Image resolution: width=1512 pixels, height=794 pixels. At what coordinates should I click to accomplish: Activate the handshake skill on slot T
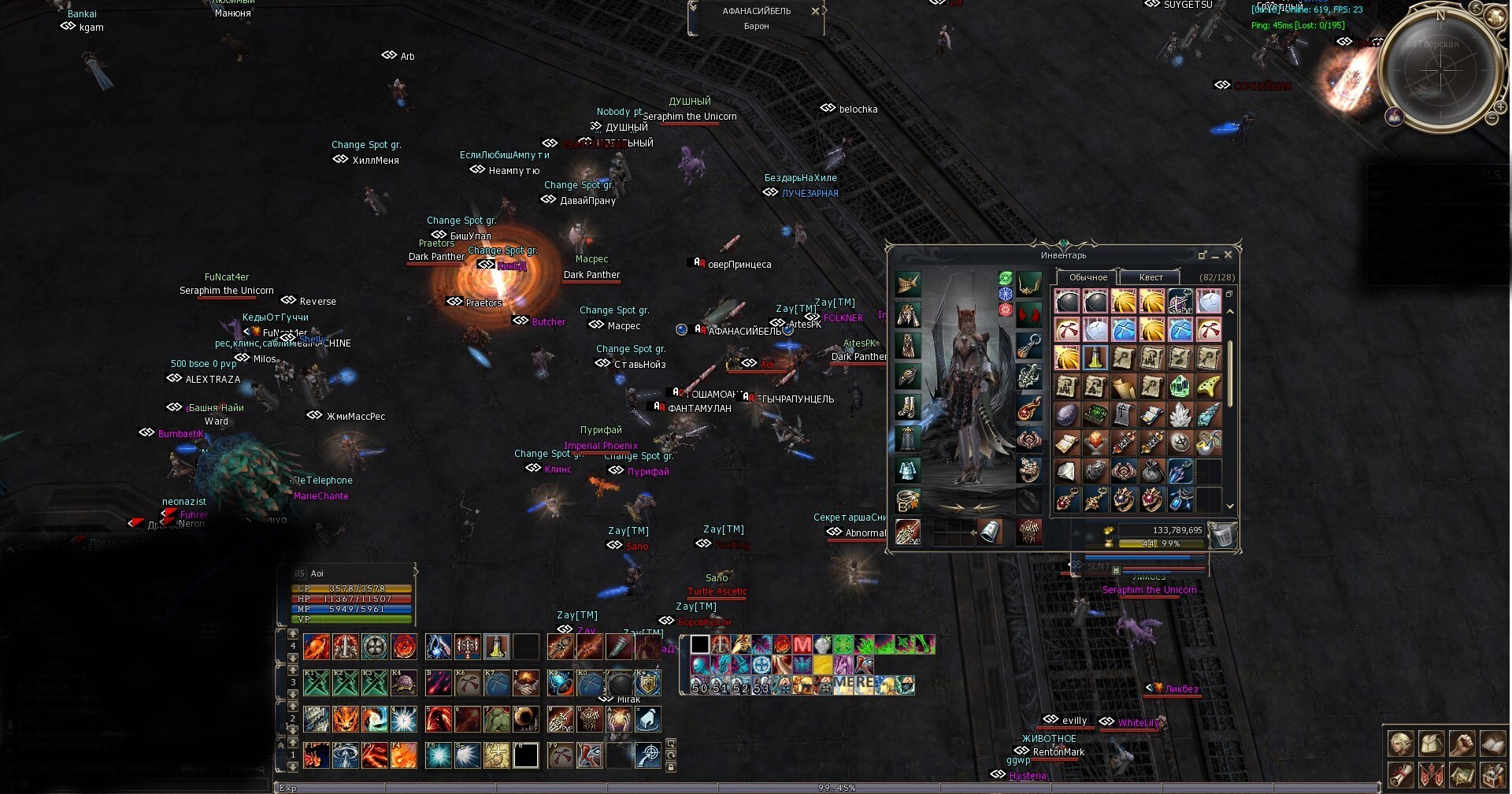[x=525, y=683]
